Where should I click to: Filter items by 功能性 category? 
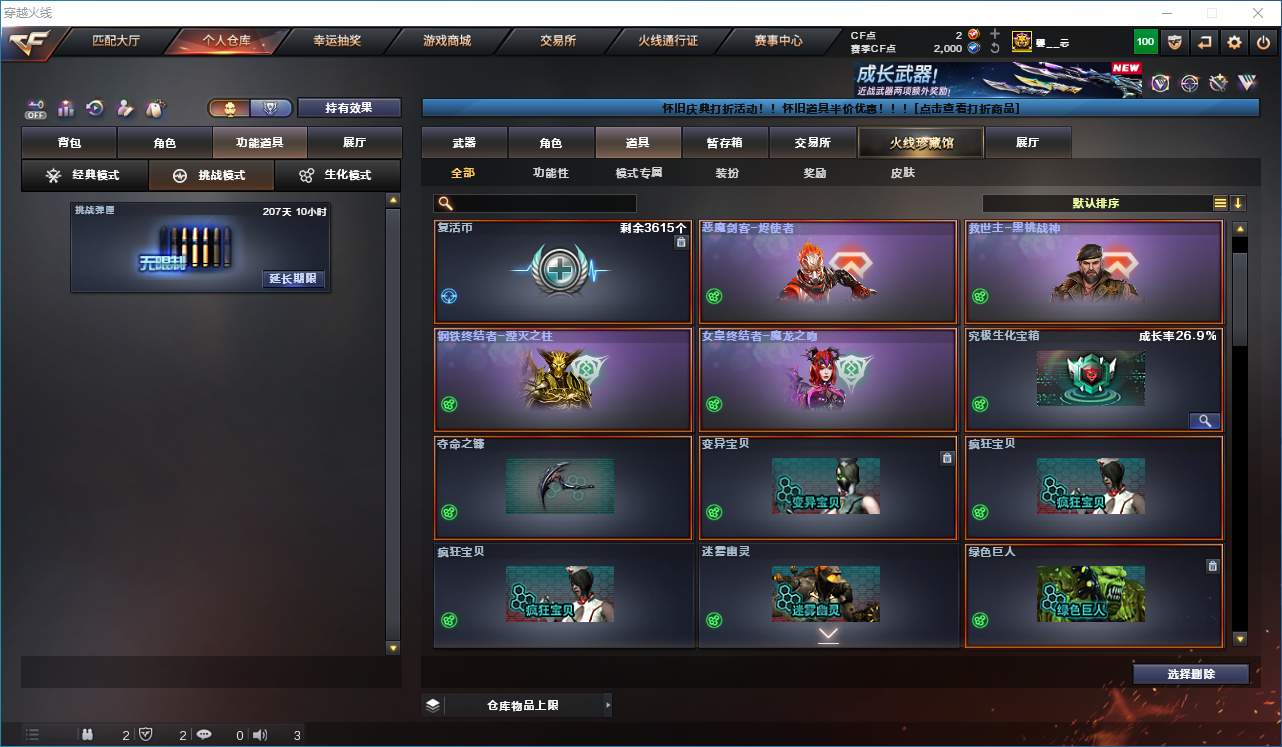coord(551,173)
